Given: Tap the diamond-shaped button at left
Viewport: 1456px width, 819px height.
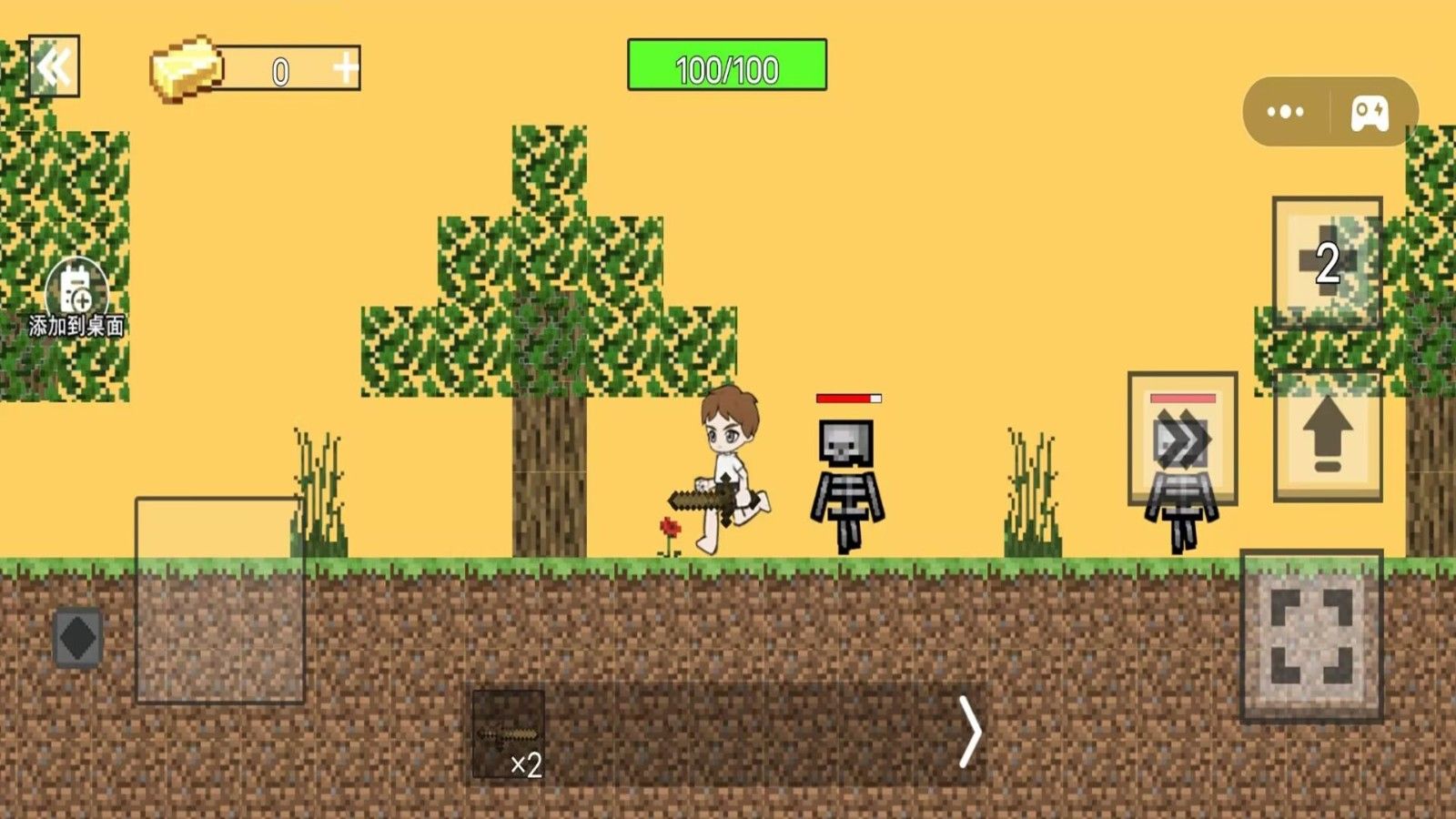Looking at the screenshot, I should pyautogui.click(x=77, y=638).
